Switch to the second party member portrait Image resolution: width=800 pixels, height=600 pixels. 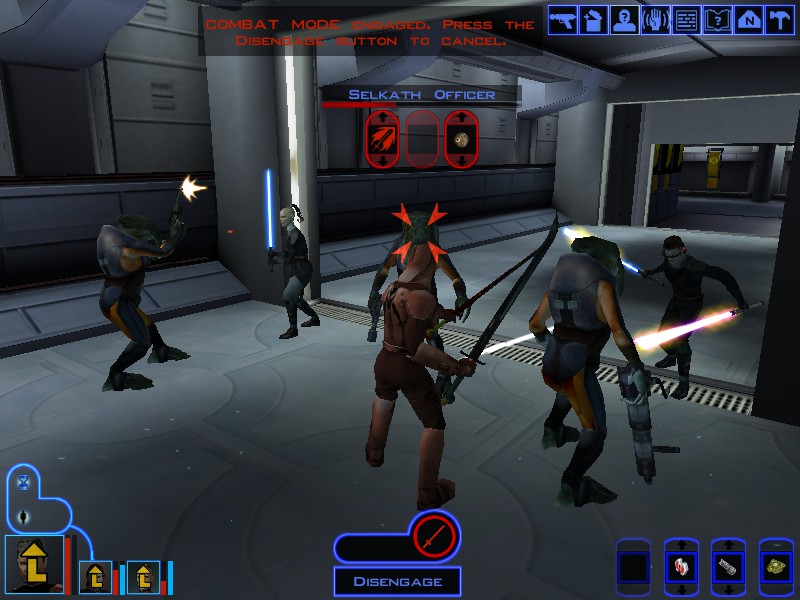[x=96, y=576]
